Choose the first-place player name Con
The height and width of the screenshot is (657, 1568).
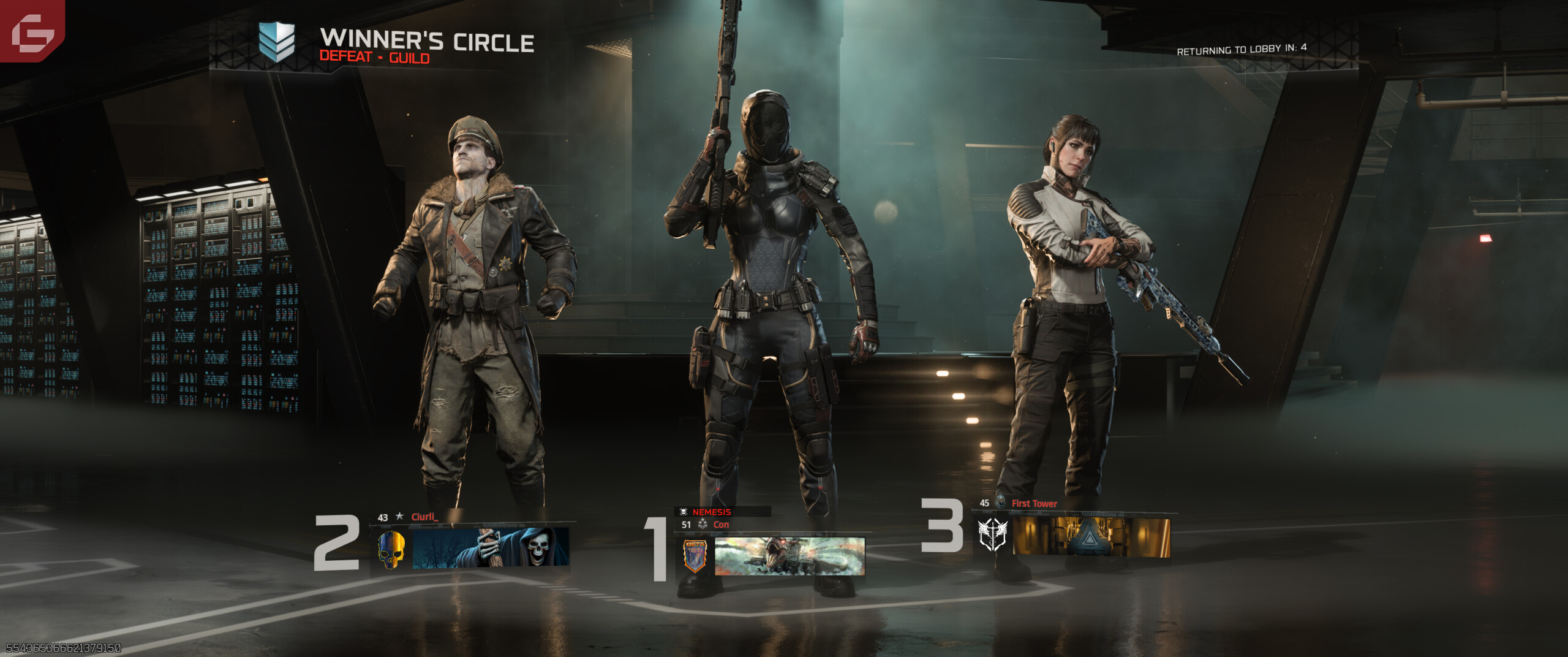click(x=721, y=525)
